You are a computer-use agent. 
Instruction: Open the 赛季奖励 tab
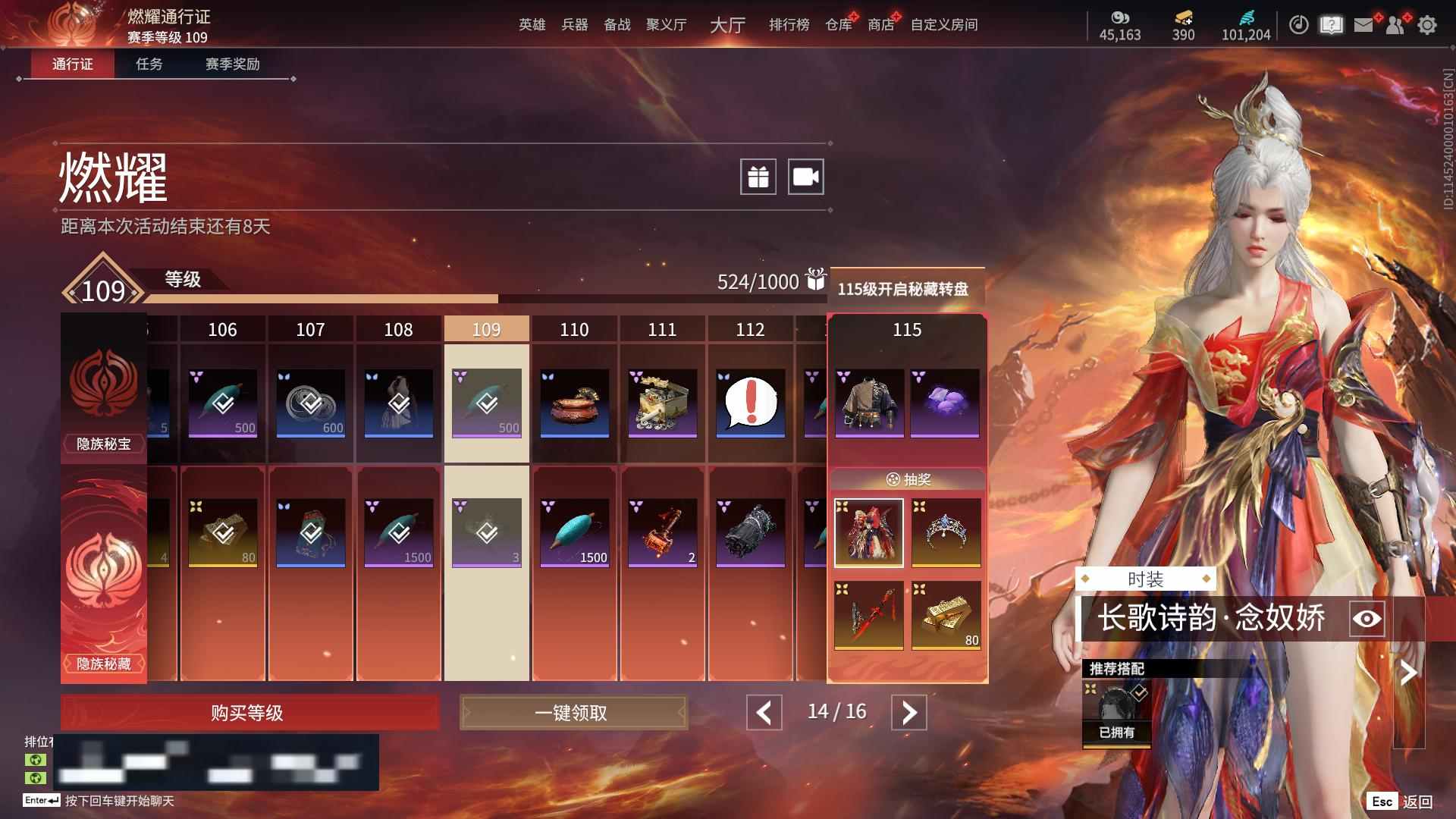(232, 64)
